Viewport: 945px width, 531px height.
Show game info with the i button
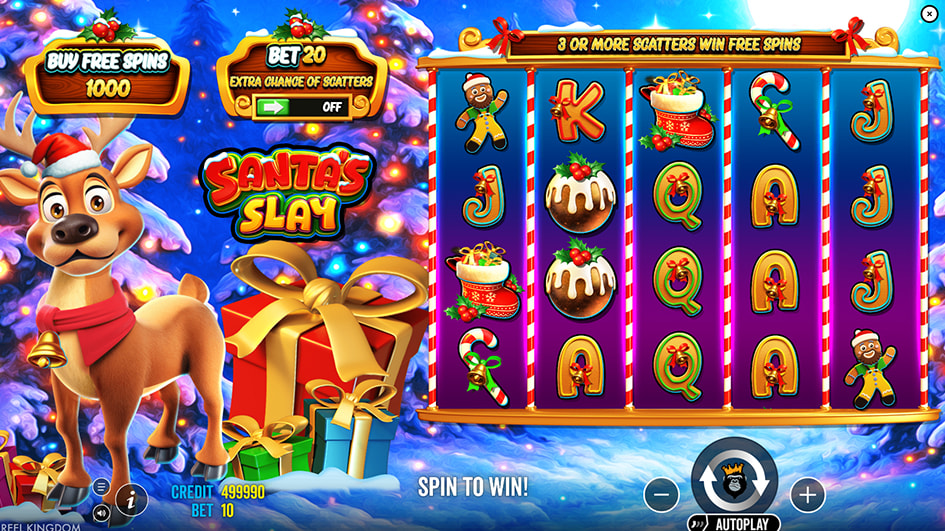pos(131,499)
